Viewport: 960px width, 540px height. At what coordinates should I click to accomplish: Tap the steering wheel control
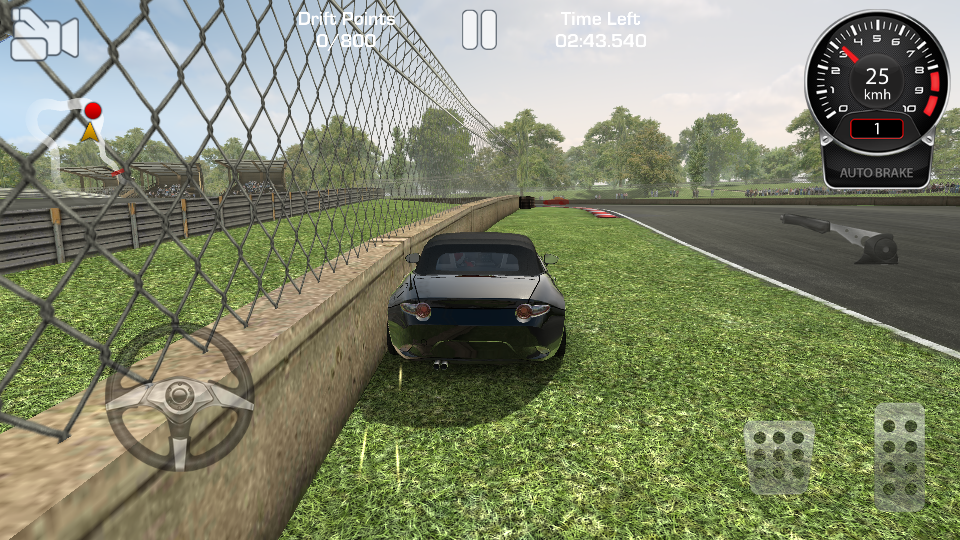coord(179,397)
